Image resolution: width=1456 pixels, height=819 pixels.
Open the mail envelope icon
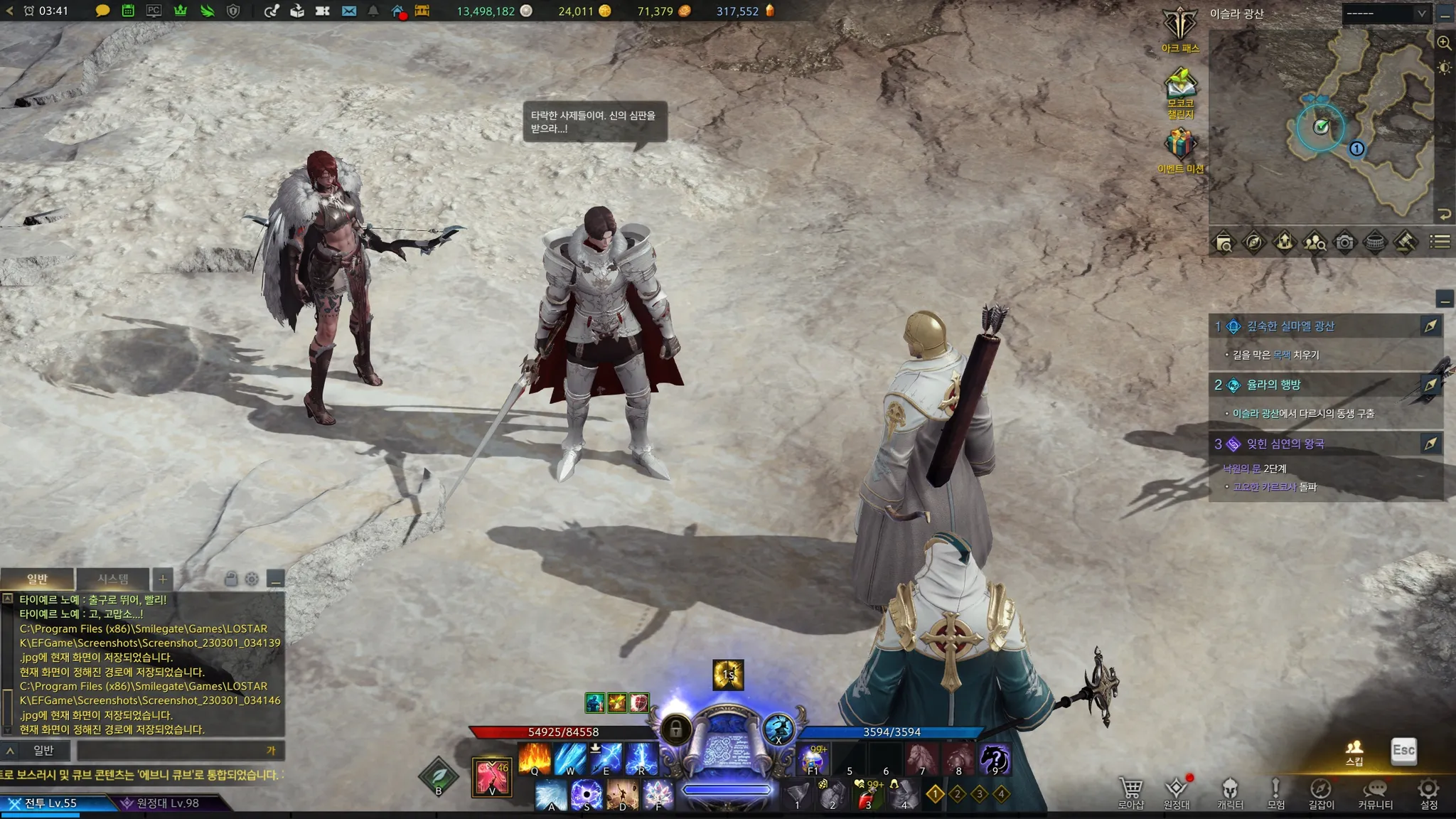pos(349,11)
